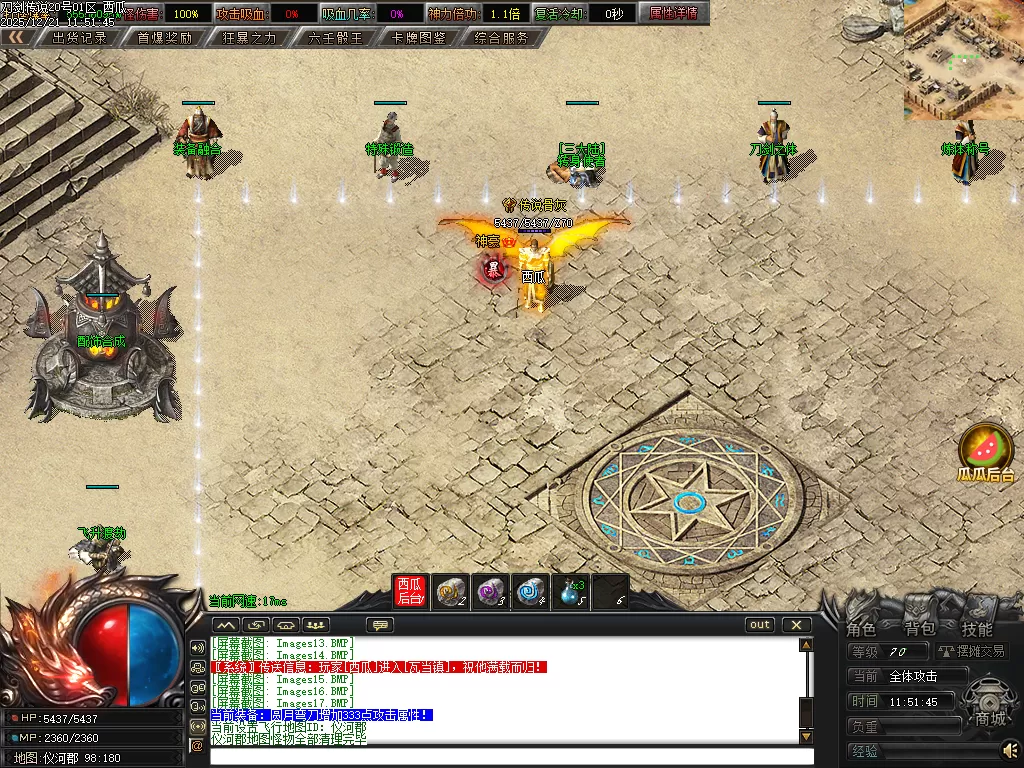The width and height of the screenshot is (1024, 768).
Task: Open the 摆摊交易 stall trading window
Action: click(x=971, y=651)
